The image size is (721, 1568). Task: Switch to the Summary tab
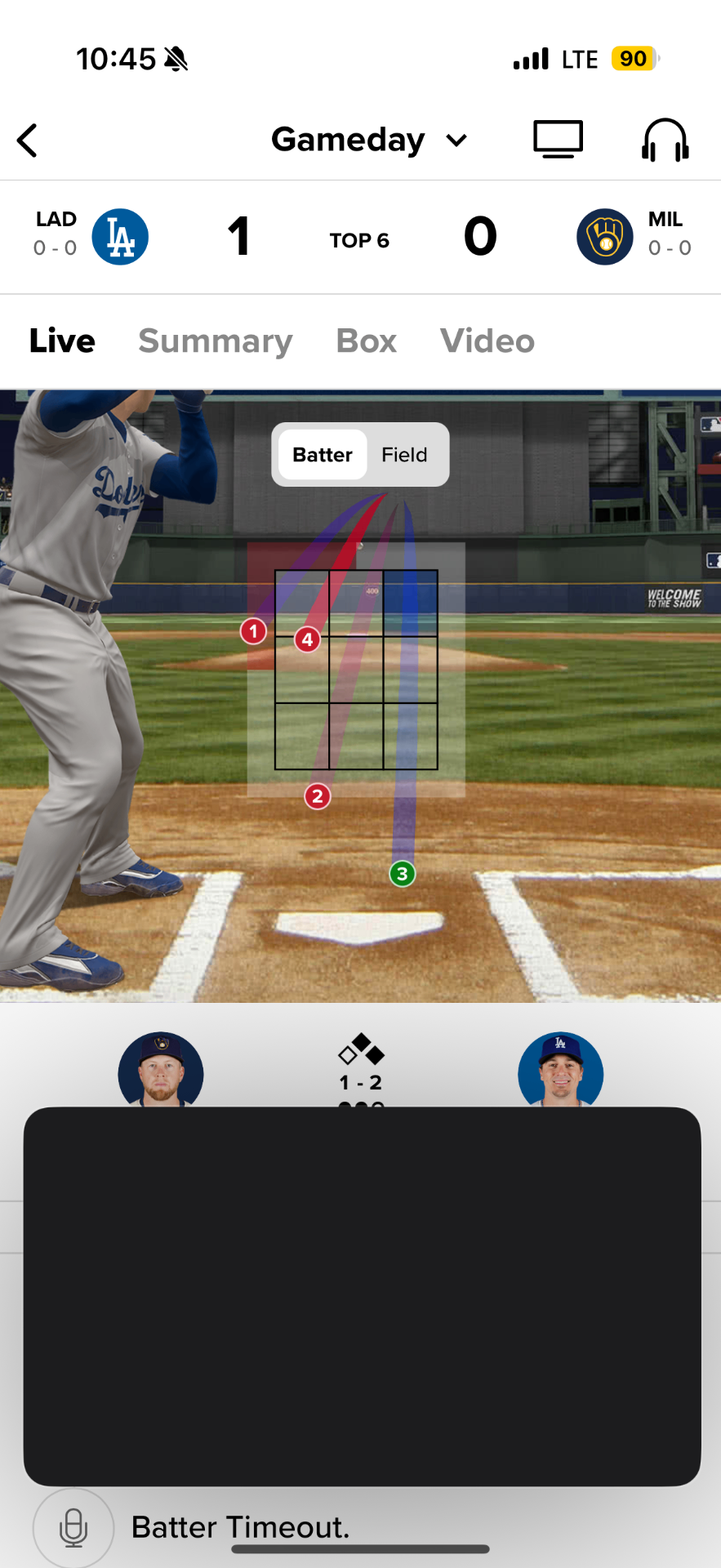click(x=216, y=341)
